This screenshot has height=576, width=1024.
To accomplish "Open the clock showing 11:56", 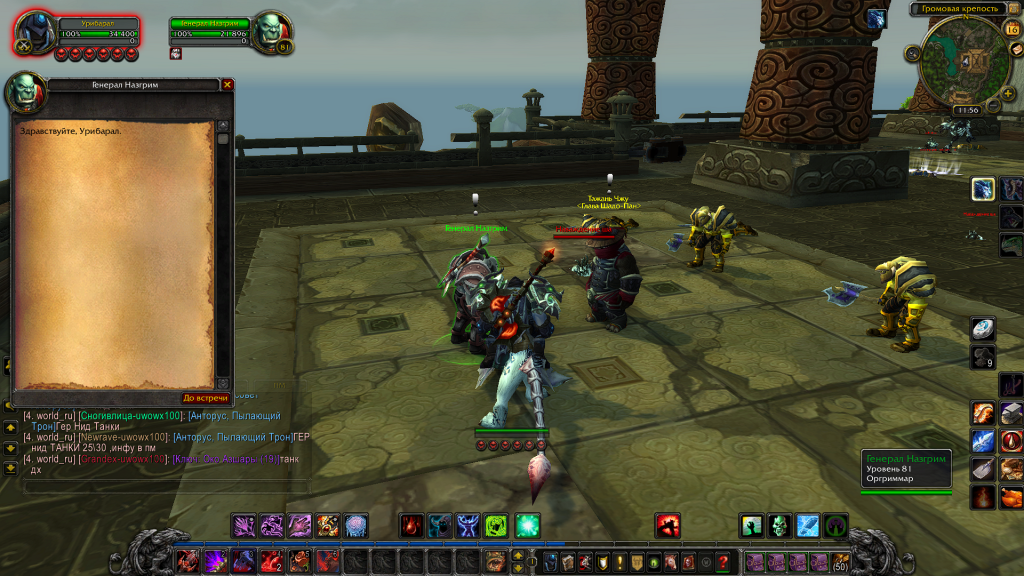I will tap(966, 110).
